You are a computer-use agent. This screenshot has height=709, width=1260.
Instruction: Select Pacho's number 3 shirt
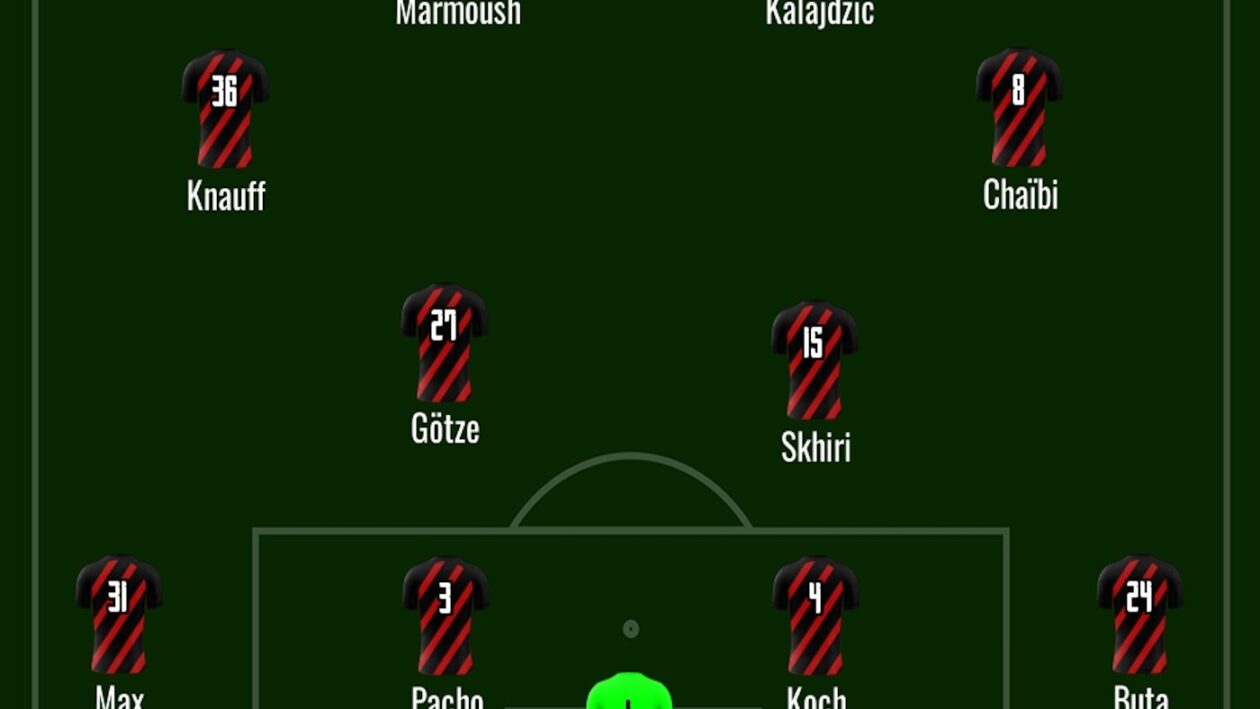coord(446,614)
